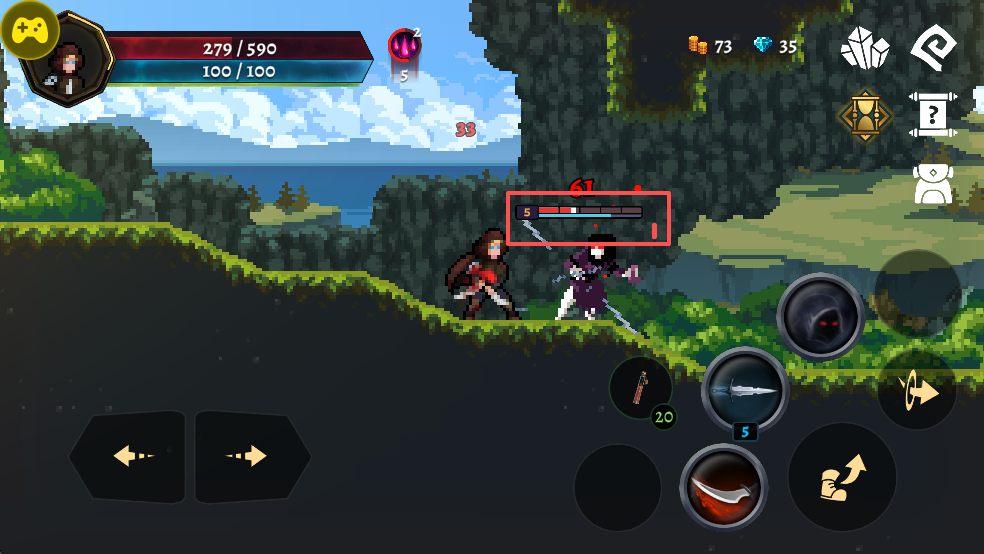Activate the shadow hooded figure skill

point(820,316)
